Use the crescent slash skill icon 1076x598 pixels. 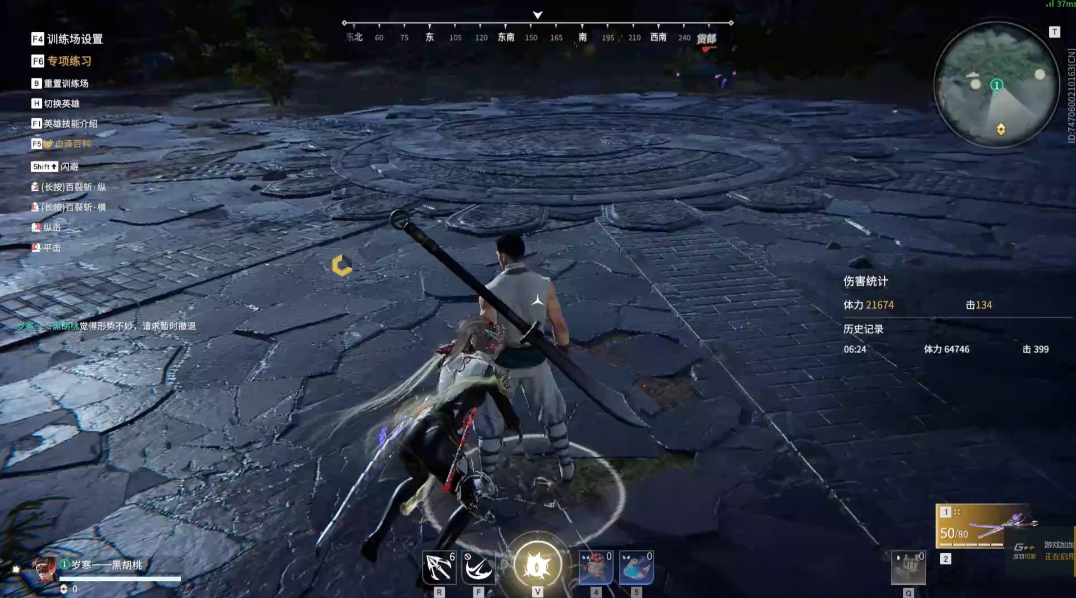click(479, 567)
